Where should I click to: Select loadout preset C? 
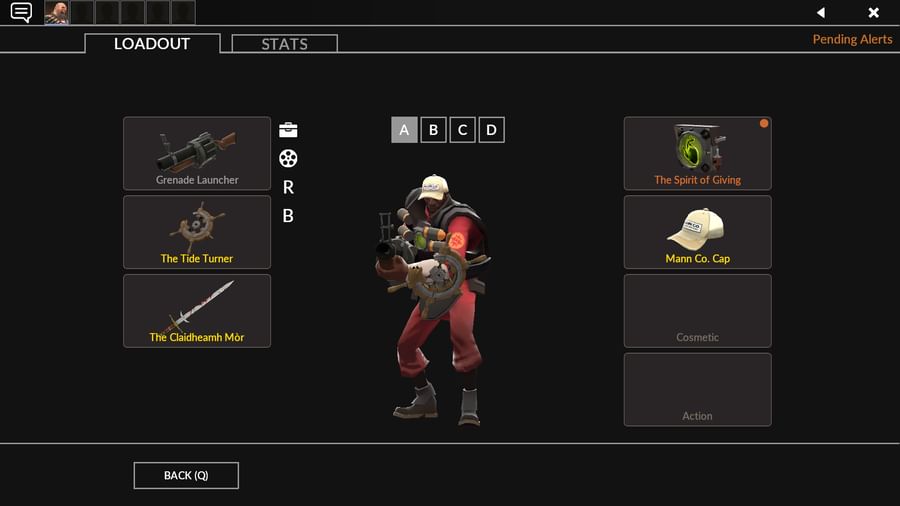[x=462, y=130]
